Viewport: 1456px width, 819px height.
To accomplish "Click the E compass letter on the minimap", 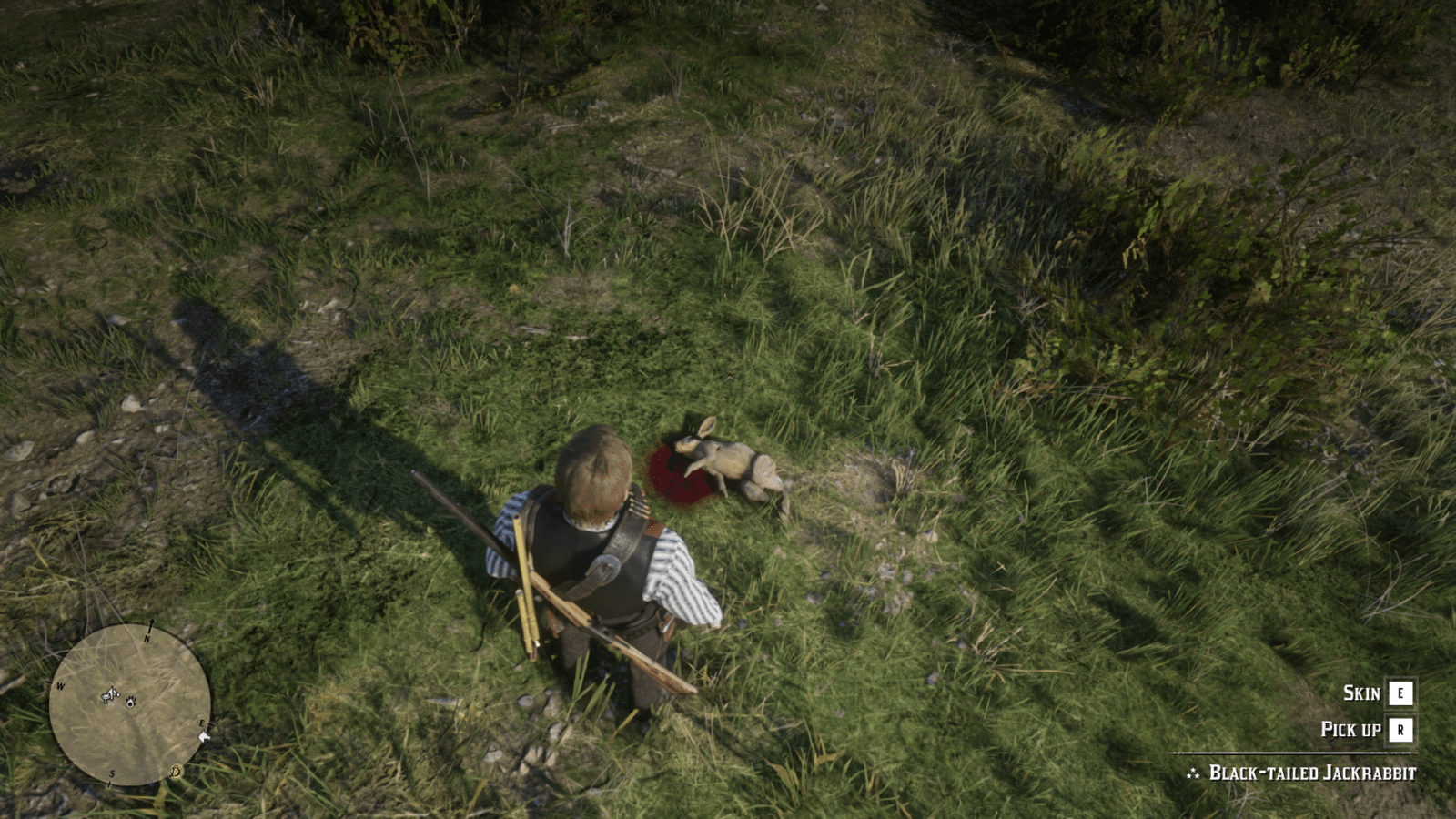I will click(202, 723).
